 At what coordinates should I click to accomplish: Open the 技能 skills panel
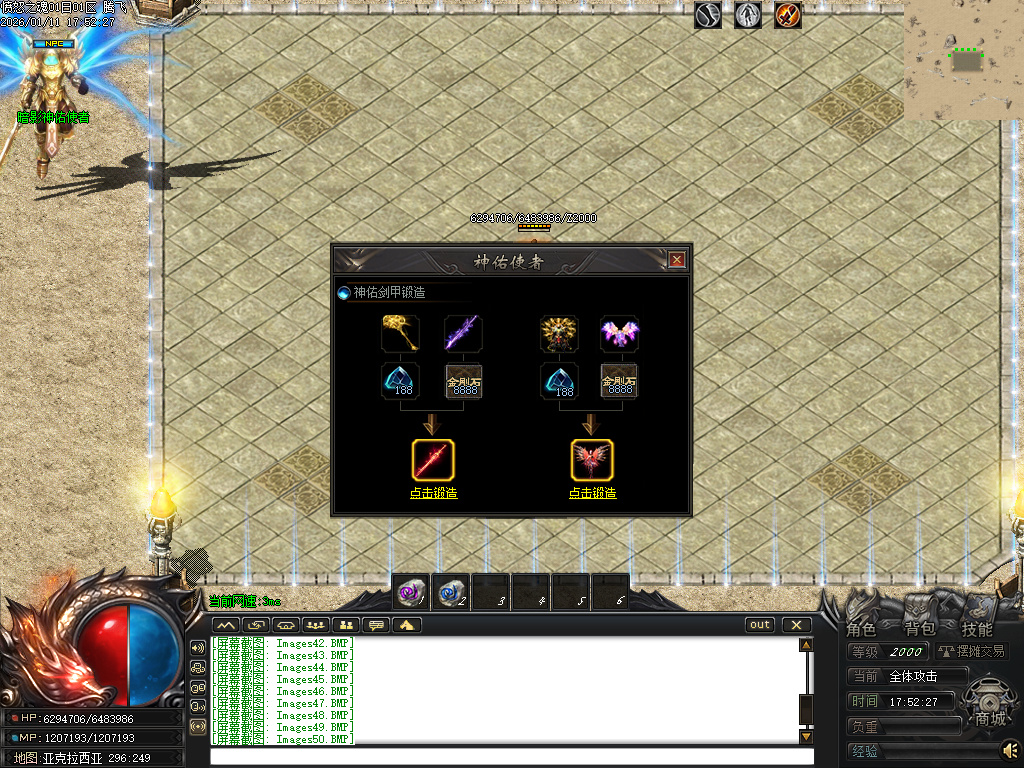click(977, 629)
